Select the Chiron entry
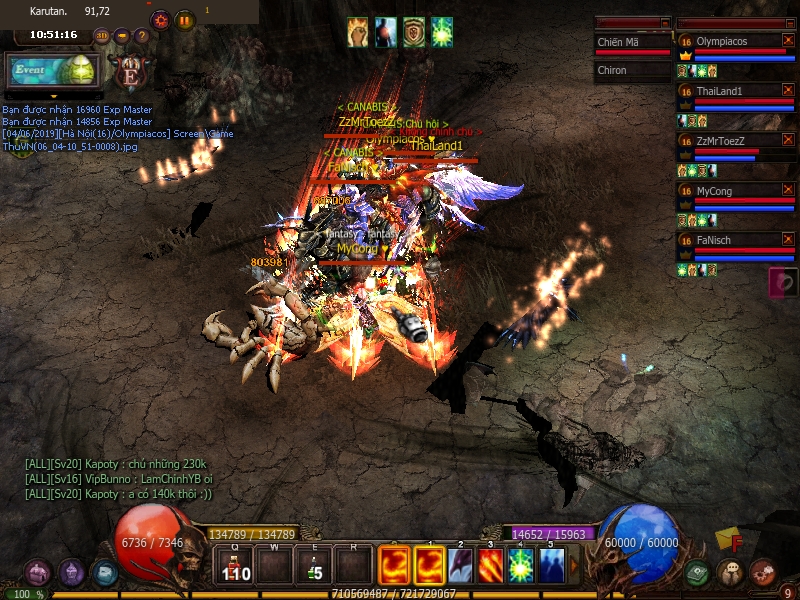The image size is (800, 600). tap(630, 70)
